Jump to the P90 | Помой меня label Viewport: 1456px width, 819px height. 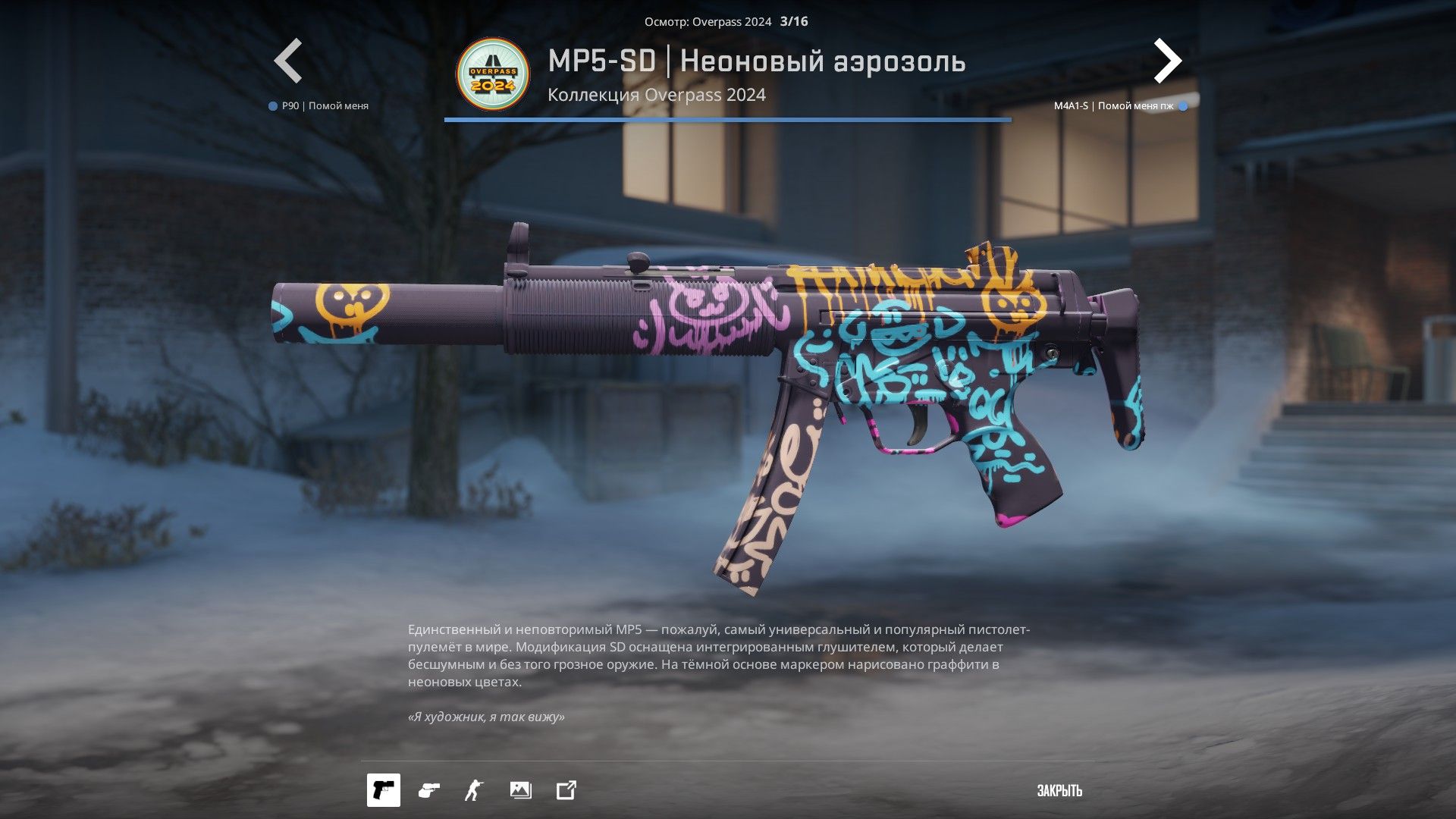click(x=325, y=106)
